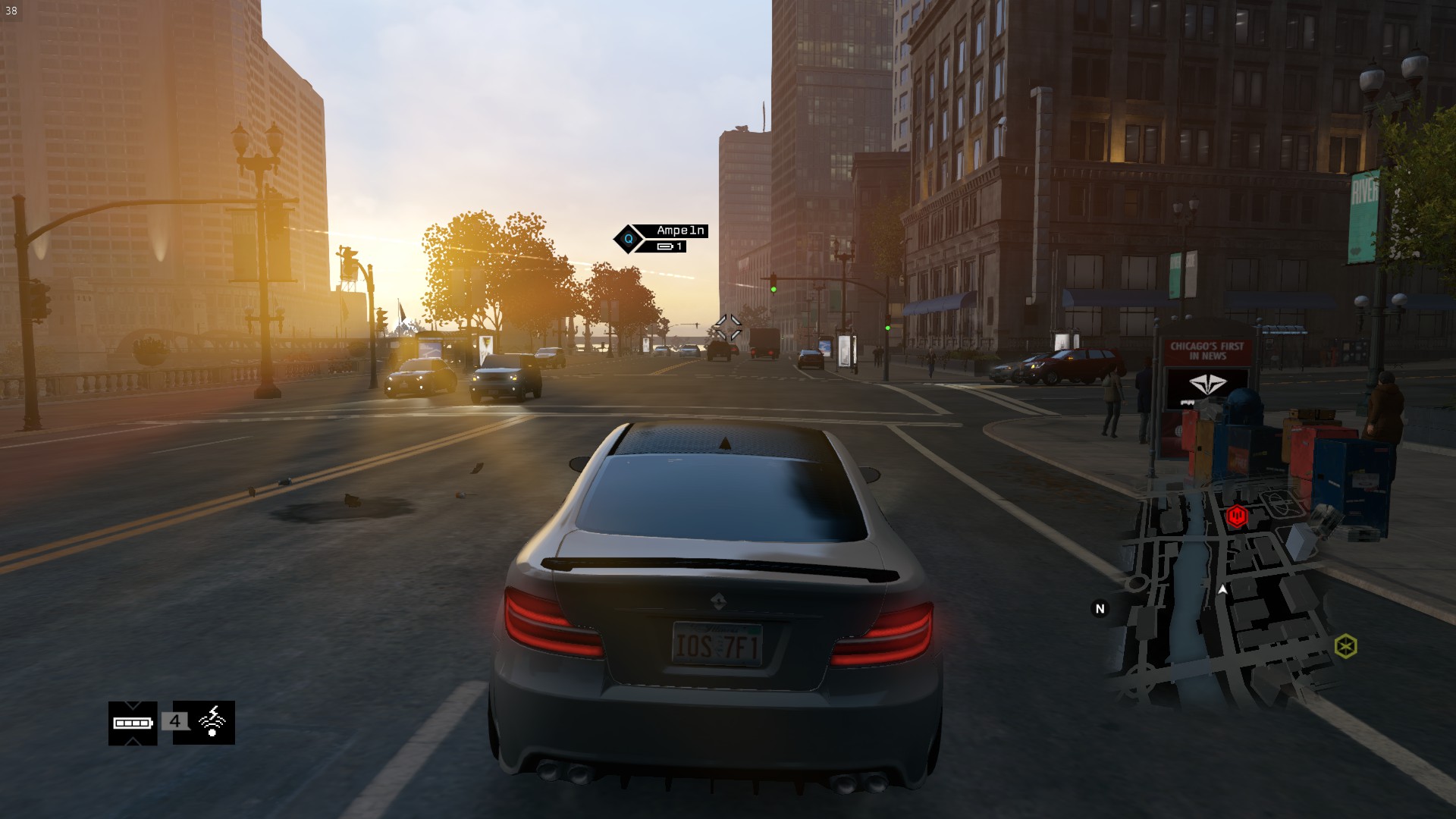Expand the lower chevron below the battery meter
This screenshot has height=819, width=1456.
[x=132, y=741]
